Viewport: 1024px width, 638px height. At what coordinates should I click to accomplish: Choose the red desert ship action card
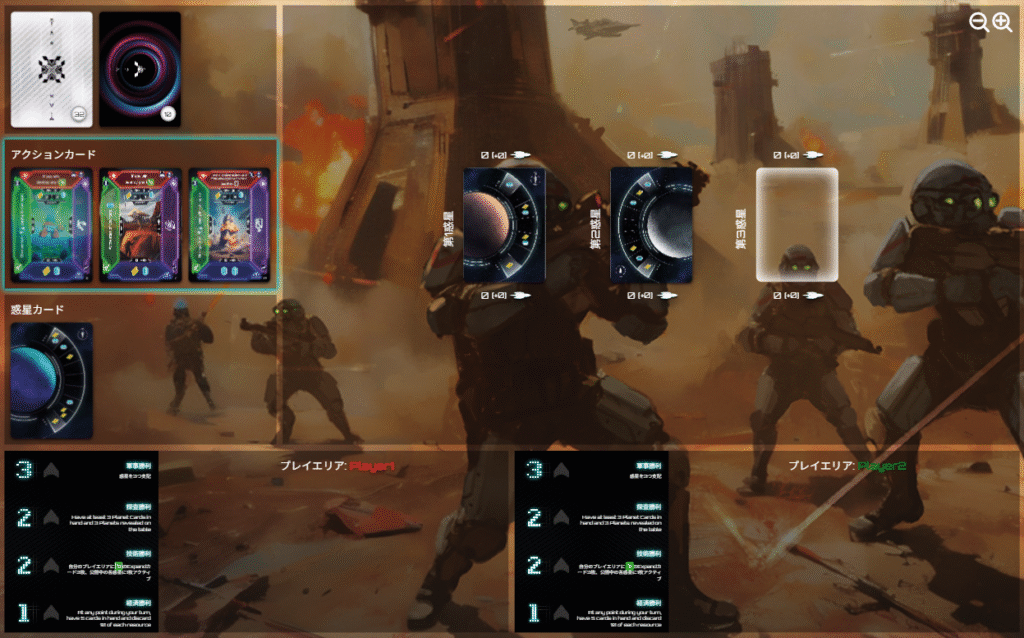tap(140, 226)
